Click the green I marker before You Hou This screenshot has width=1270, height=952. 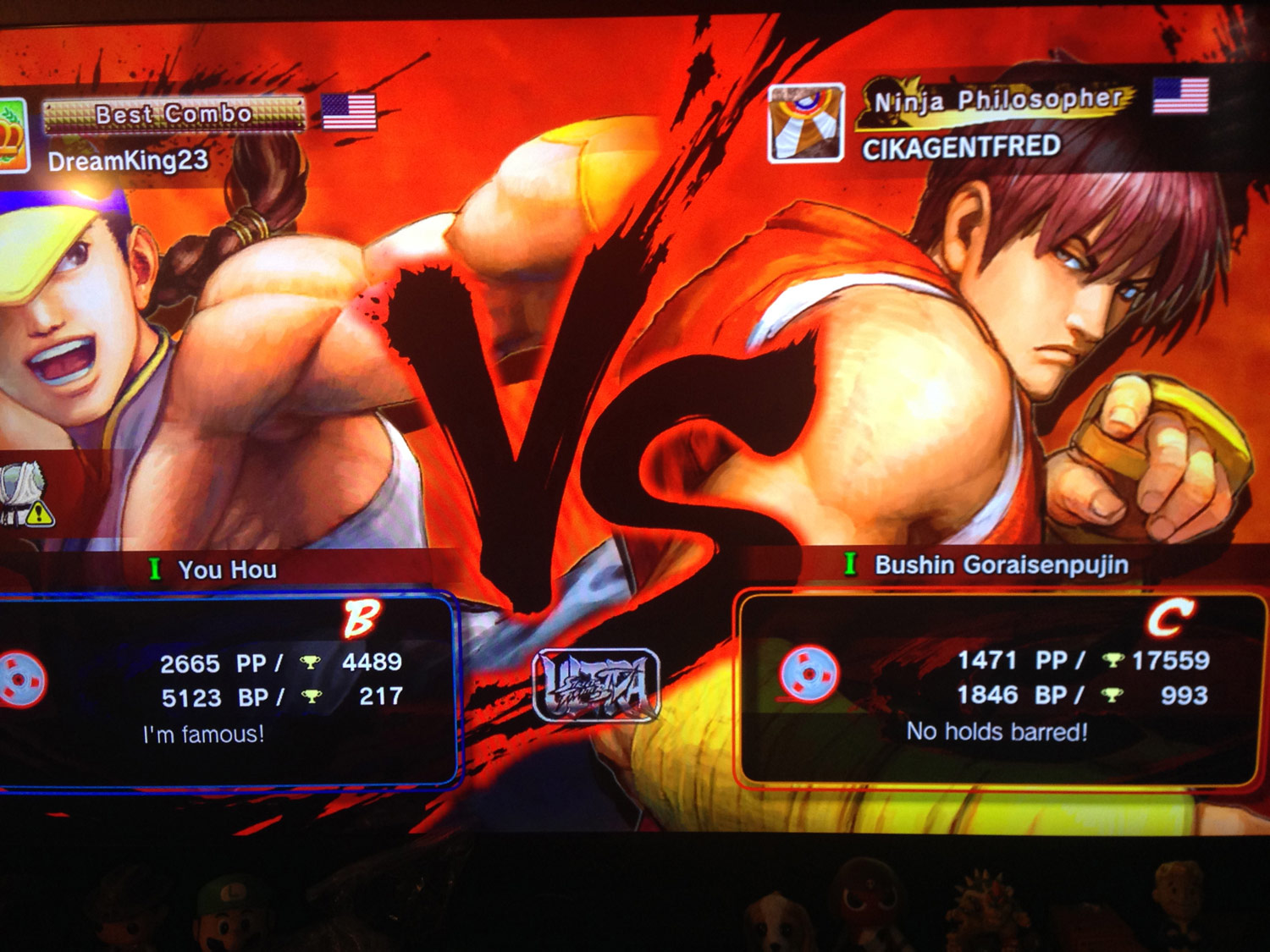[x=157, y=569]
